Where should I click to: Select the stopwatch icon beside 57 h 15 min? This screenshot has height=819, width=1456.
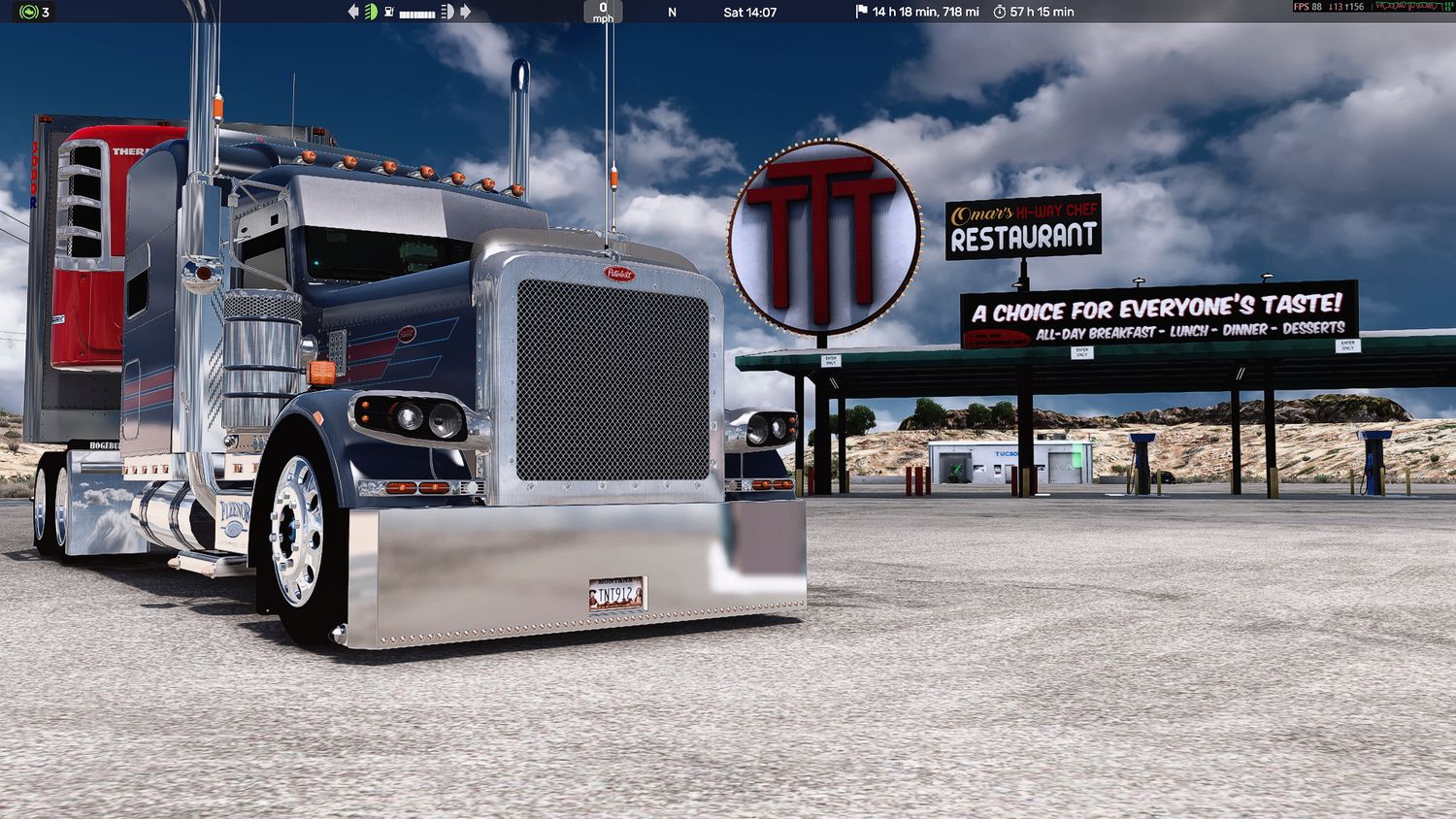[x=1000, y=11]
